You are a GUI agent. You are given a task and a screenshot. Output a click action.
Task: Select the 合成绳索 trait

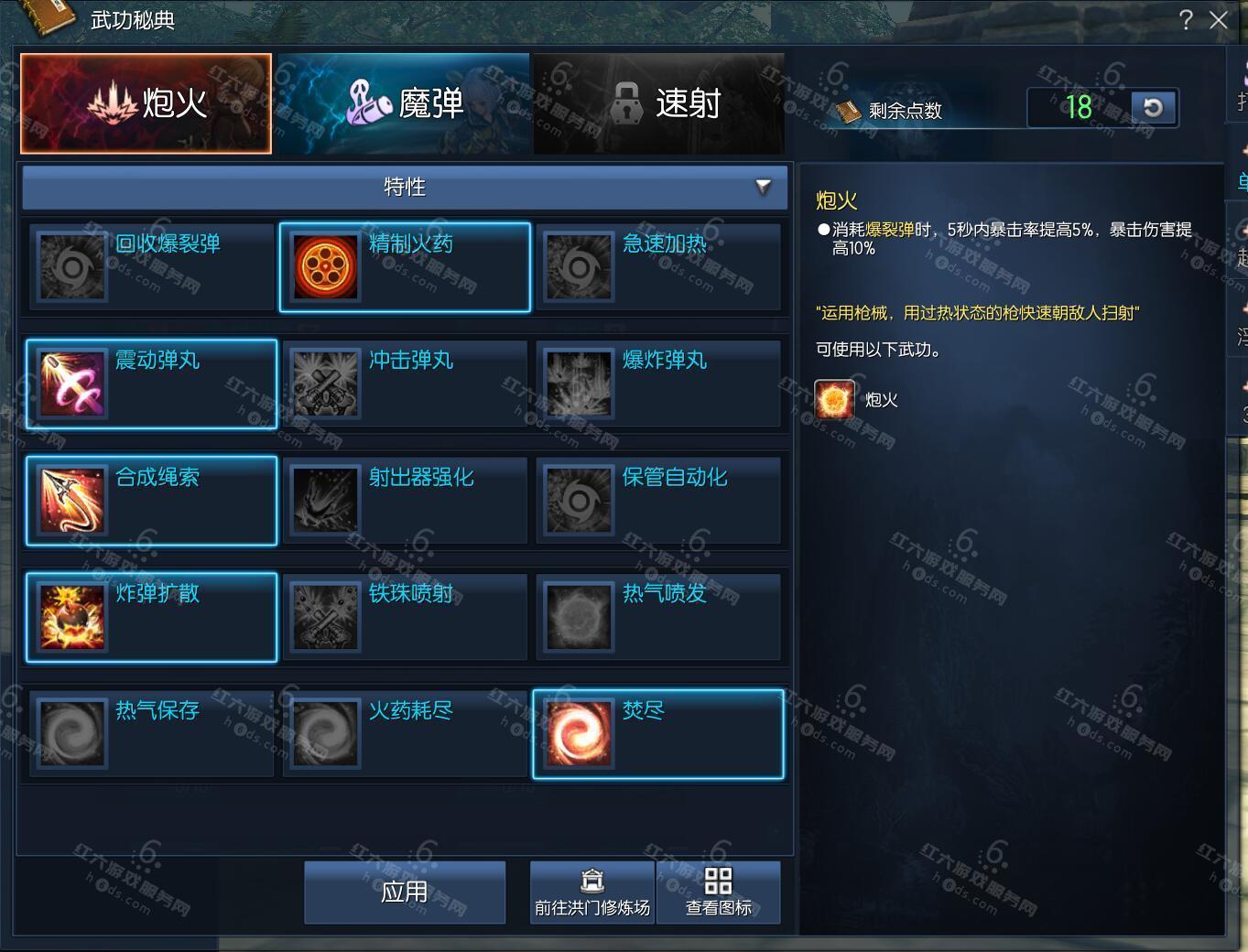[x=152, y=500]
